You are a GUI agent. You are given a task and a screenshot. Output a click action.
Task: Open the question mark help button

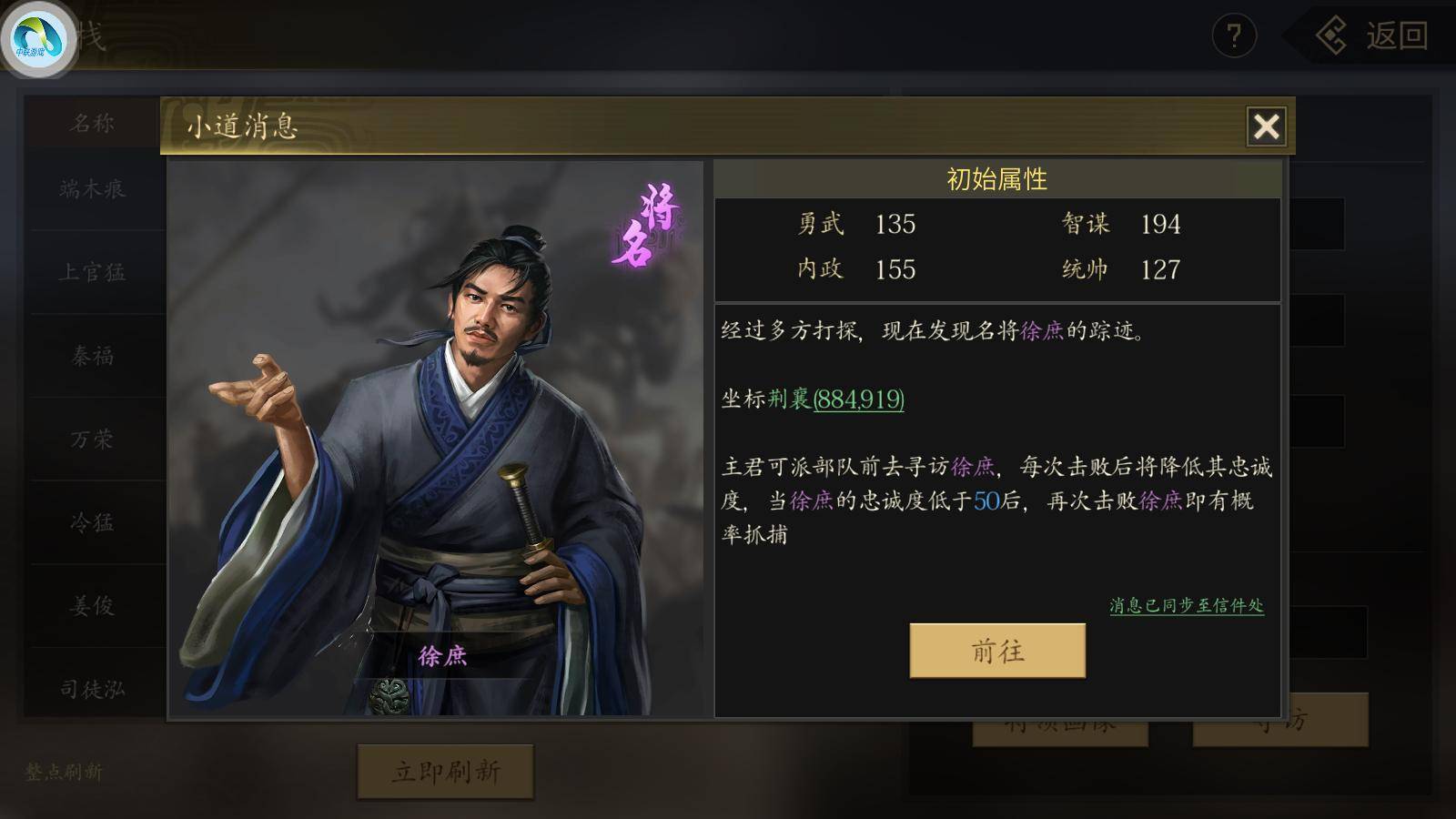pos(1234,36)
